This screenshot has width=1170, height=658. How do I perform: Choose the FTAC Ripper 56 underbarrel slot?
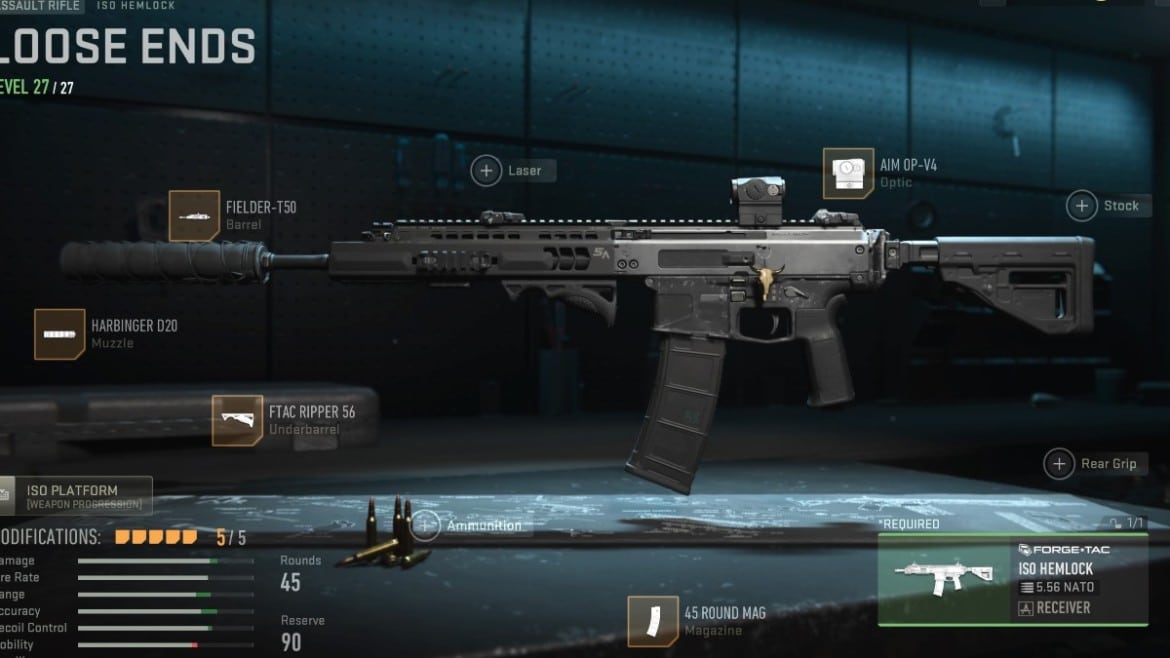pyautogui.click(x=237, y=420)
